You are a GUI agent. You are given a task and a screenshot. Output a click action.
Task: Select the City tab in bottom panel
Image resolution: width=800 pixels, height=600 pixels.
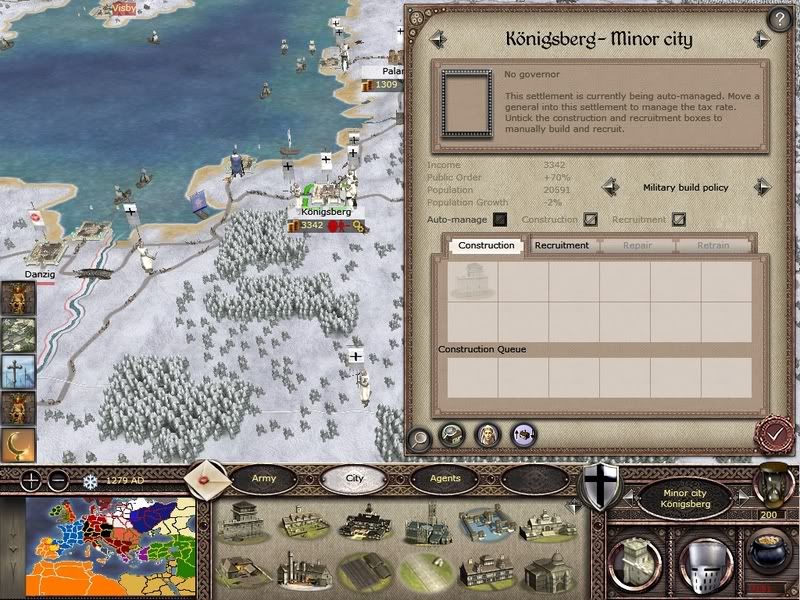(x=355, y=478)
